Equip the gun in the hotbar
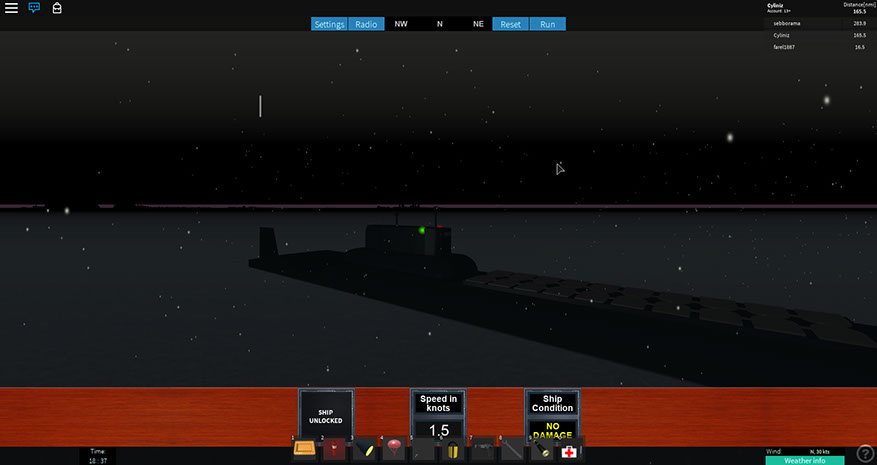Viewport: 877px width, 465px height. pyautogui.click(x=482, y=449)
